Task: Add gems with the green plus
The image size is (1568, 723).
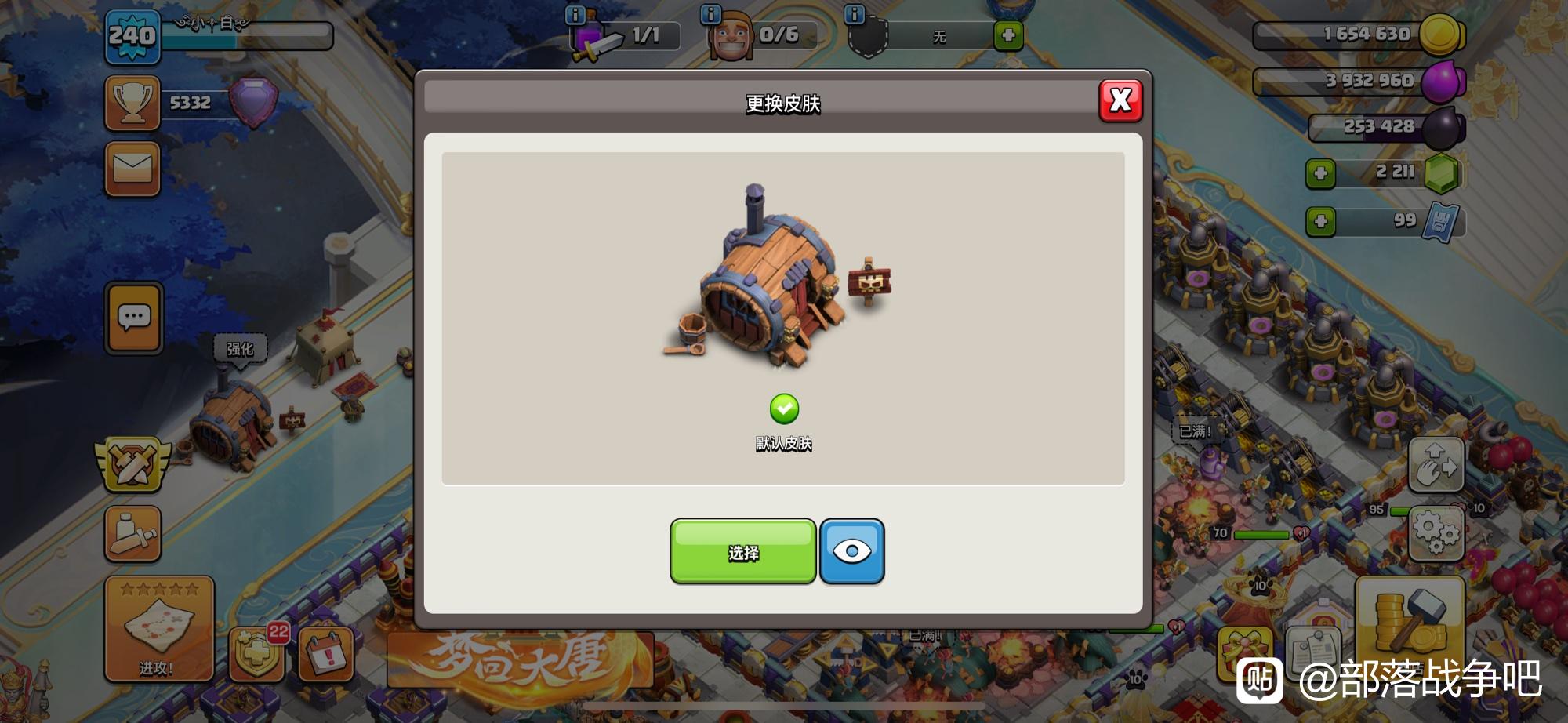Action: (1320, 173)
